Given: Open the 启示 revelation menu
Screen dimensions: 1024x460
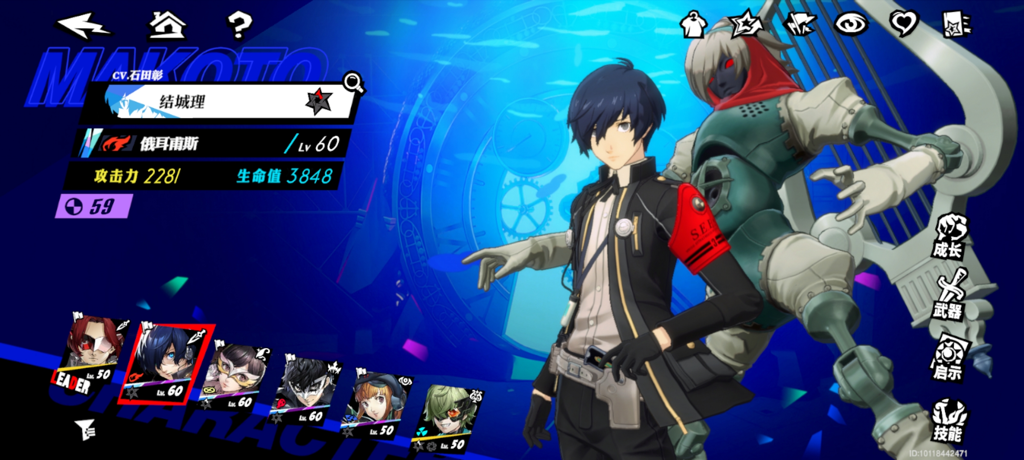Looking at the screenshot, I should pos(948,358).
